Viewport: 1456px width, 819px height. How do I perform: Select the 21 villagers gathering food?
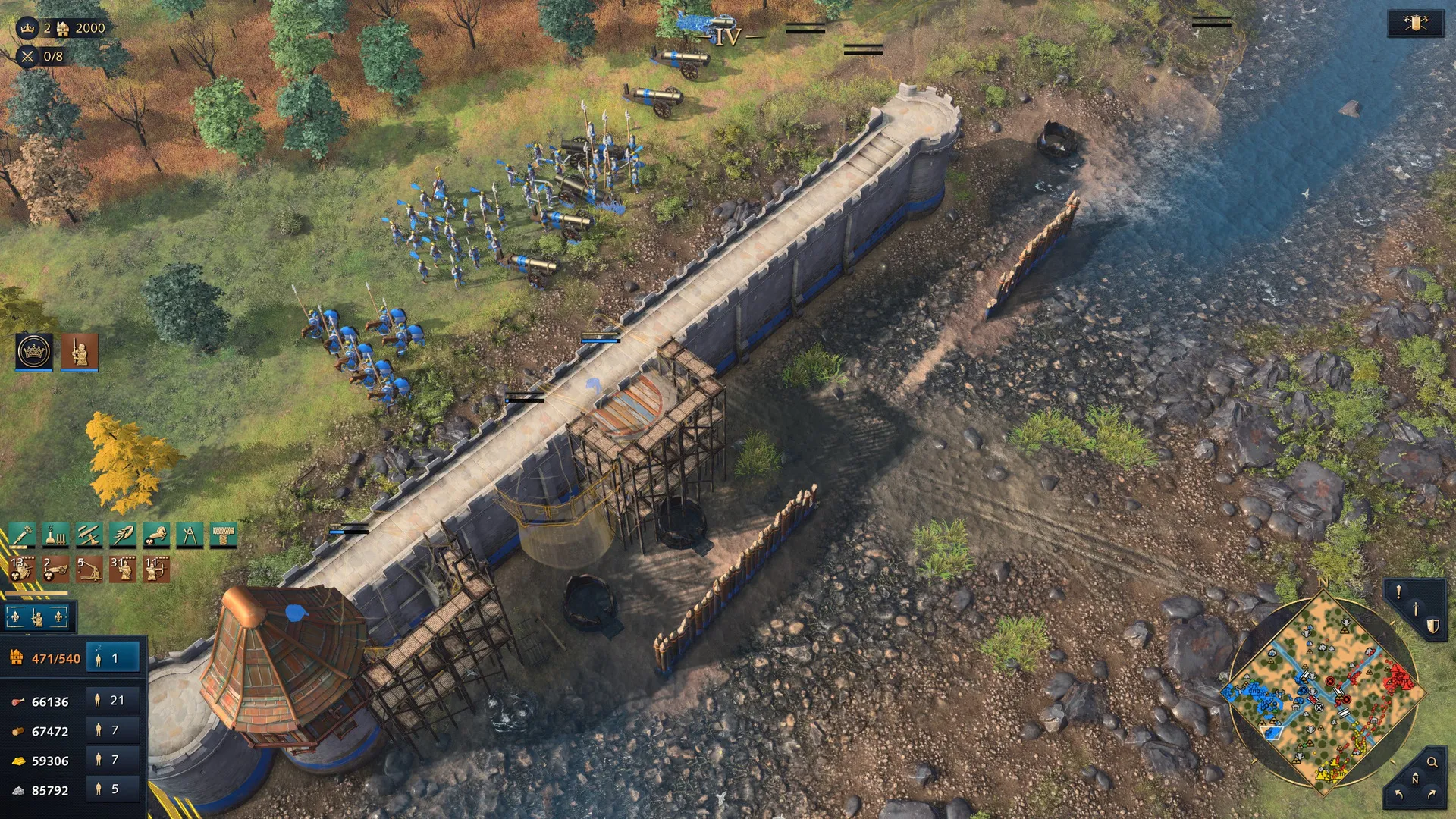[114, 701]
